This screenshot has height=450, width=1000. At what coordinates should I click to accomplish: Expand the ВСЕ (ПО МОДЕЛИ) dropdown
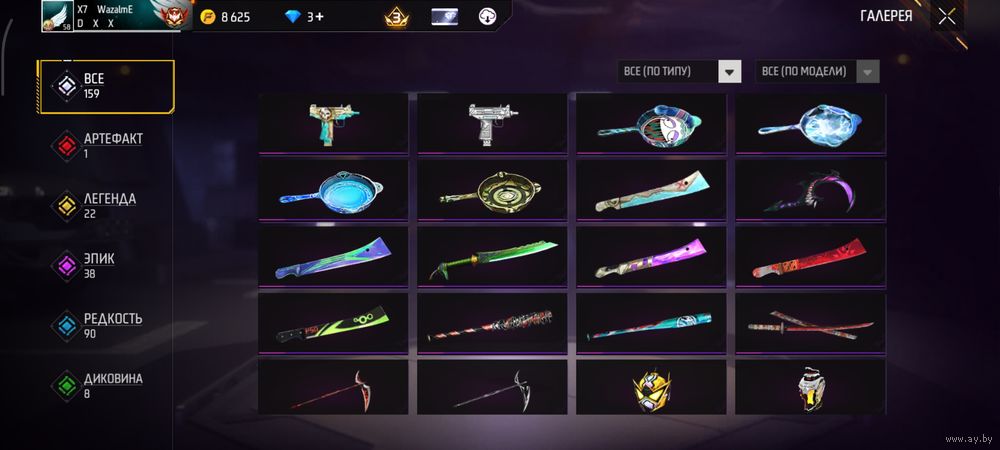[818, 71]
